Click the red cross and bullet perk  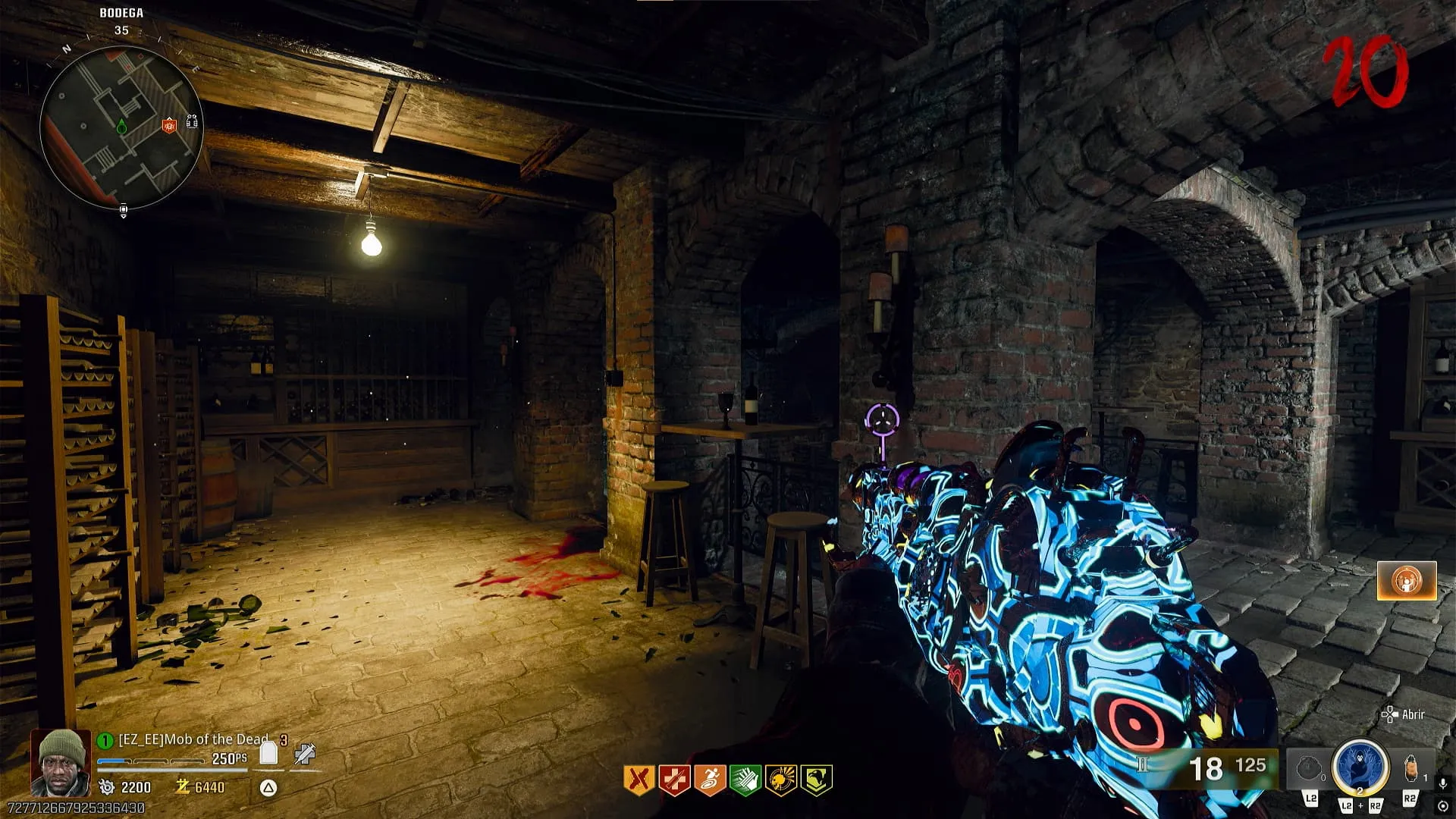pos(674,780)
